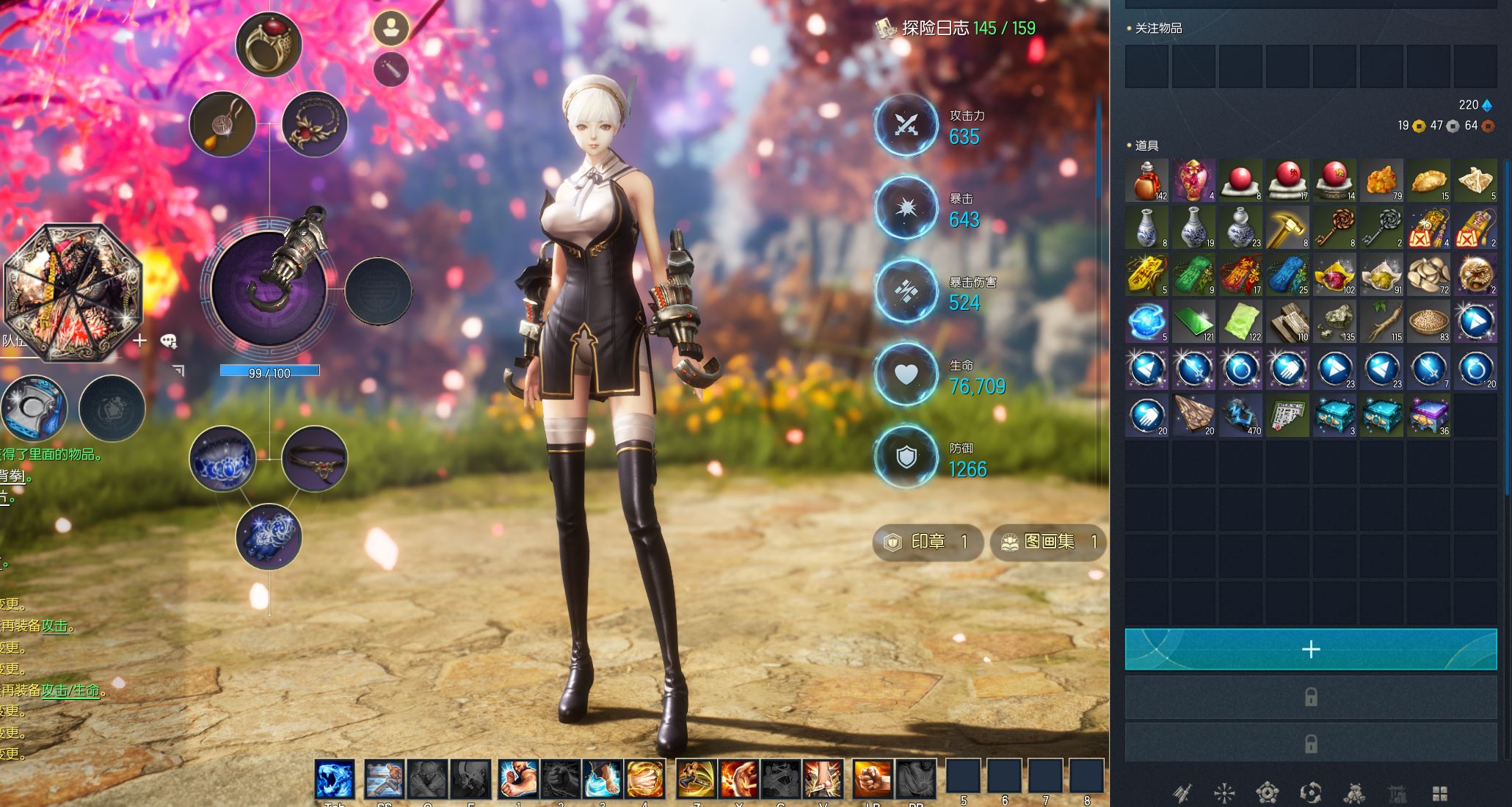1512x807 pixels.
Task: Activate the blue roaring tiger skill
Action: click(335, 778)
